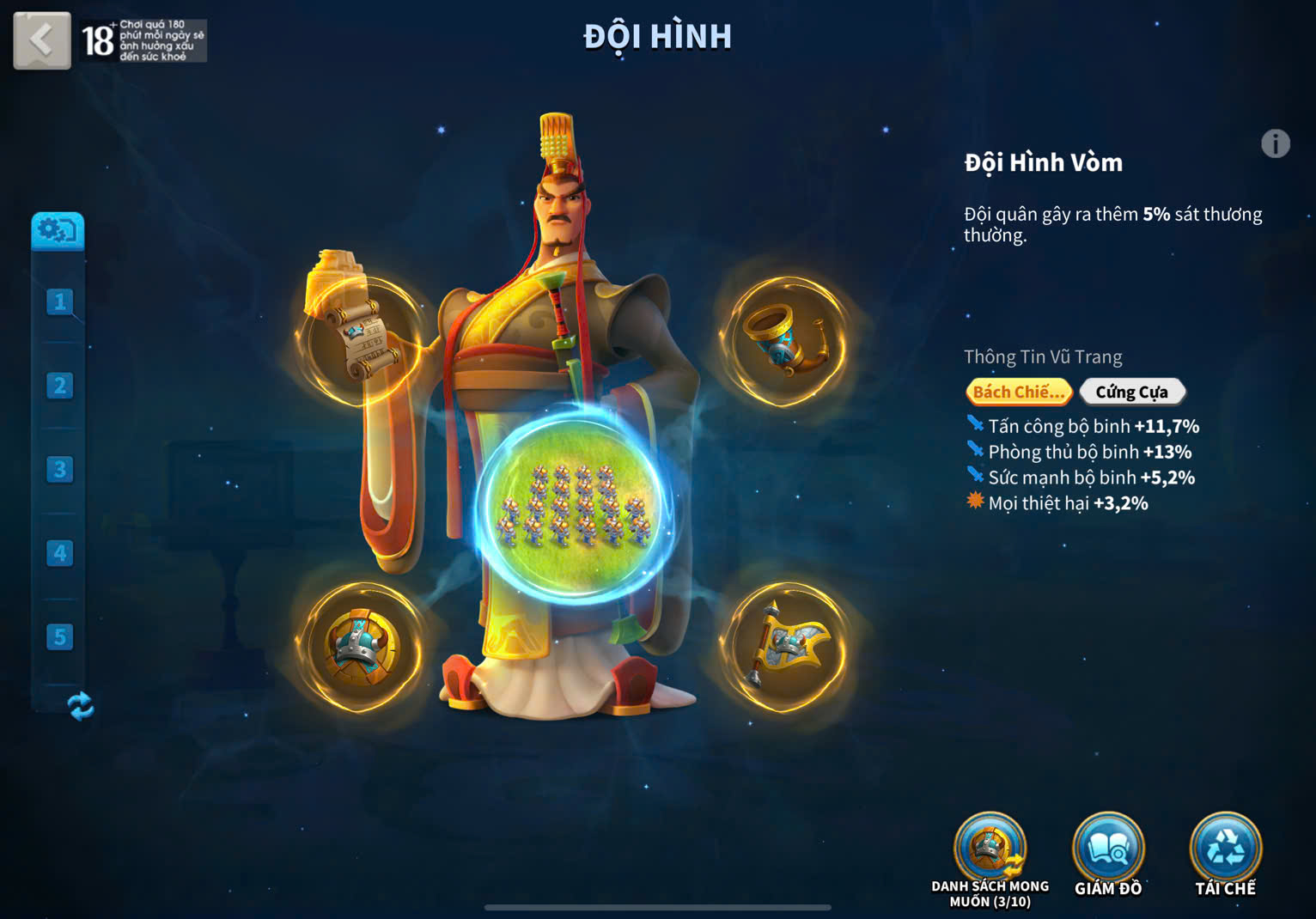
Task: Click the blue swap arrows icon
Action: [x=80, y=706]
